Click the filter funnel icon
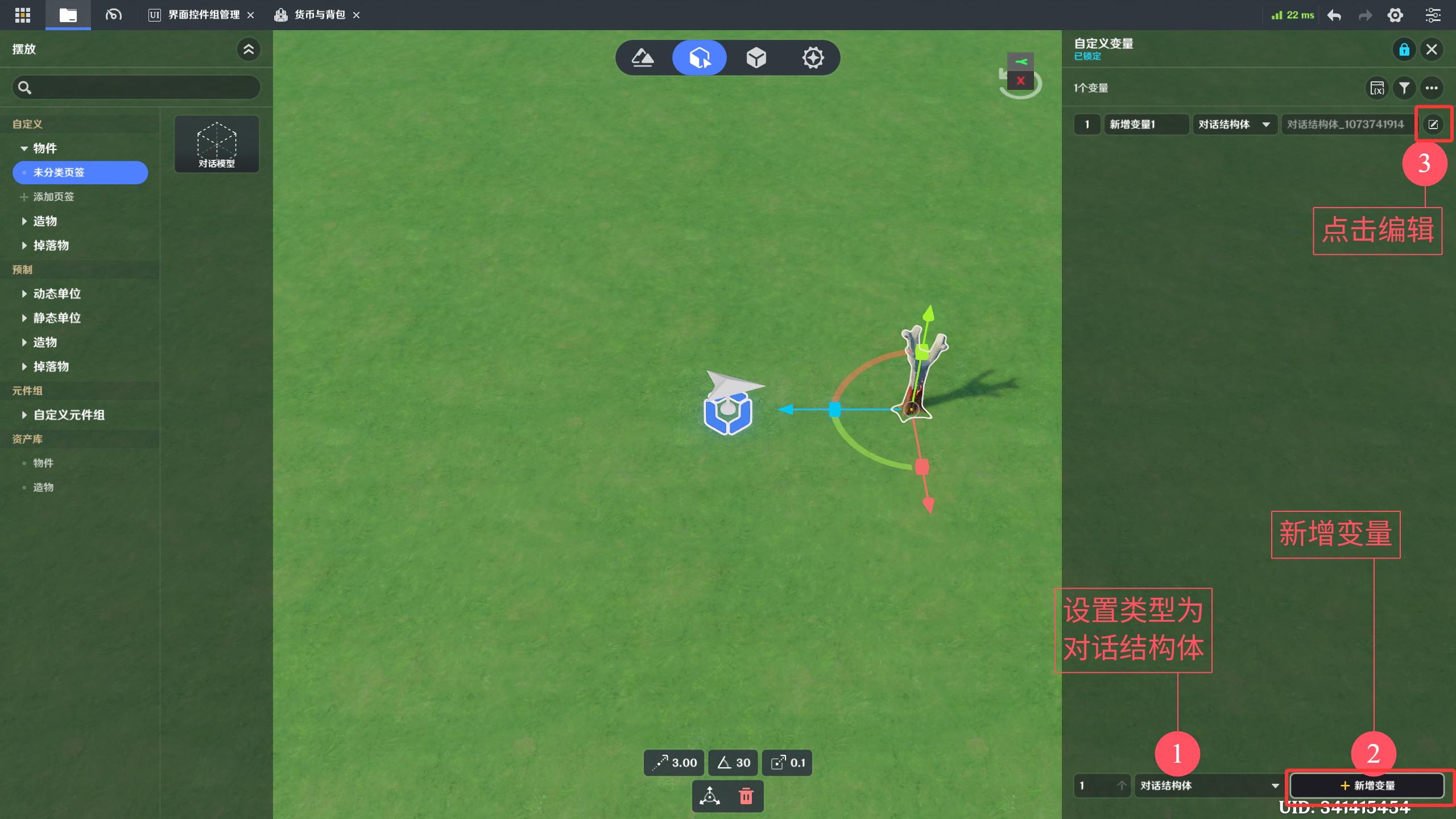This screenshot has width=1456, height=819. pyautogui.click(x=1404, y=88)
